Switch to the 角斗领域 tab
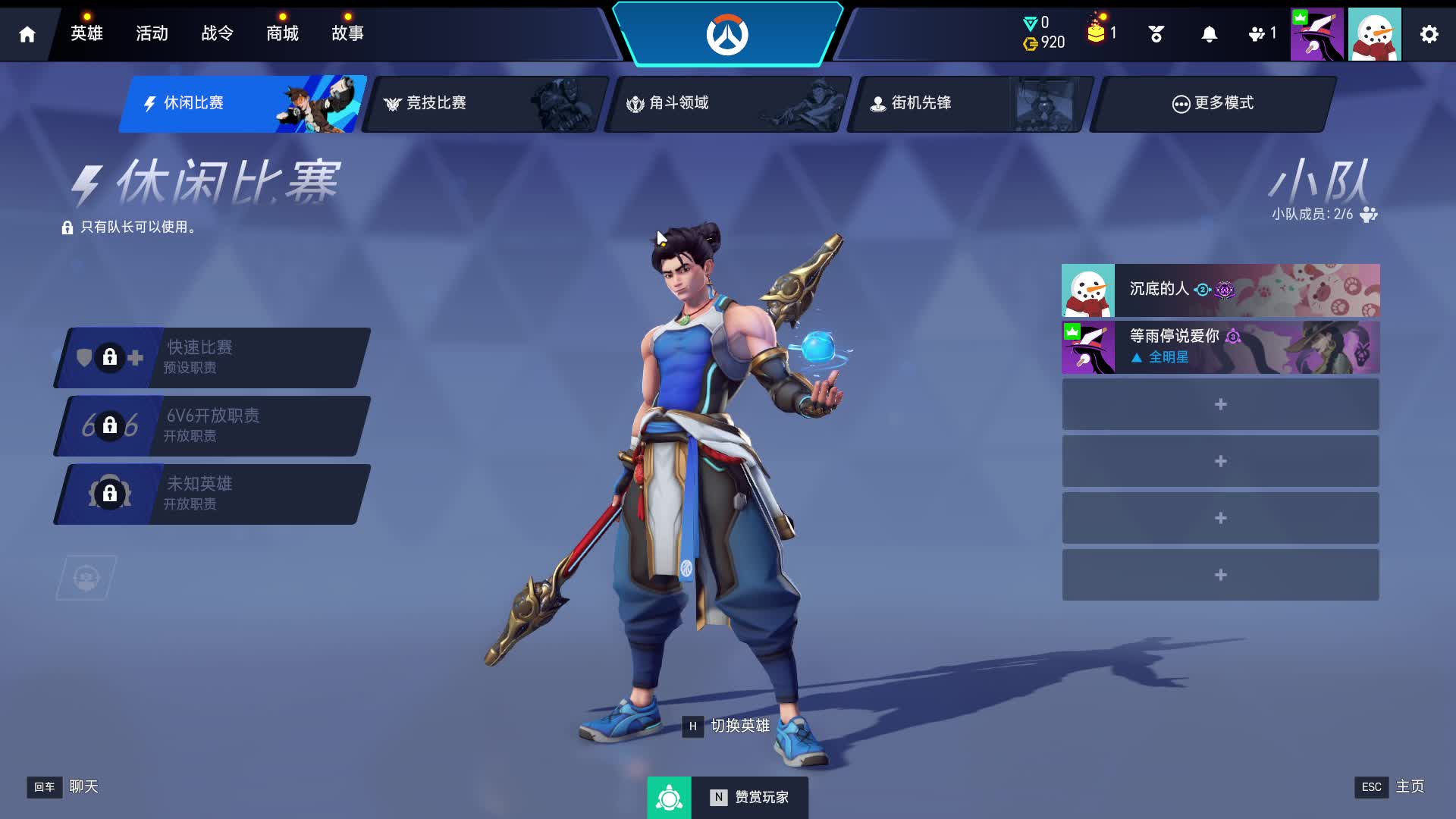The height and width of the screenshot is (819, 1456). (x=726, y=104)
